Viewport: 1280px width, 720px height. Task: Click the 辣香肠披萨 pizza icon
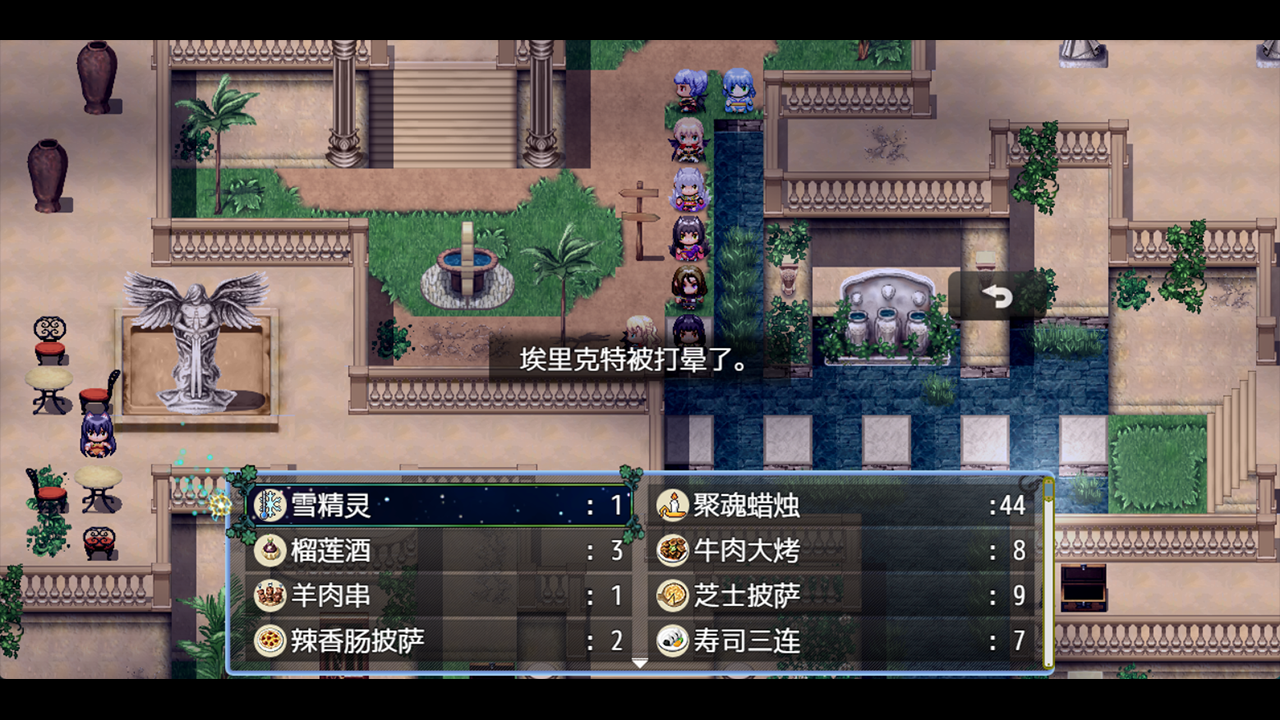[273, 639]
